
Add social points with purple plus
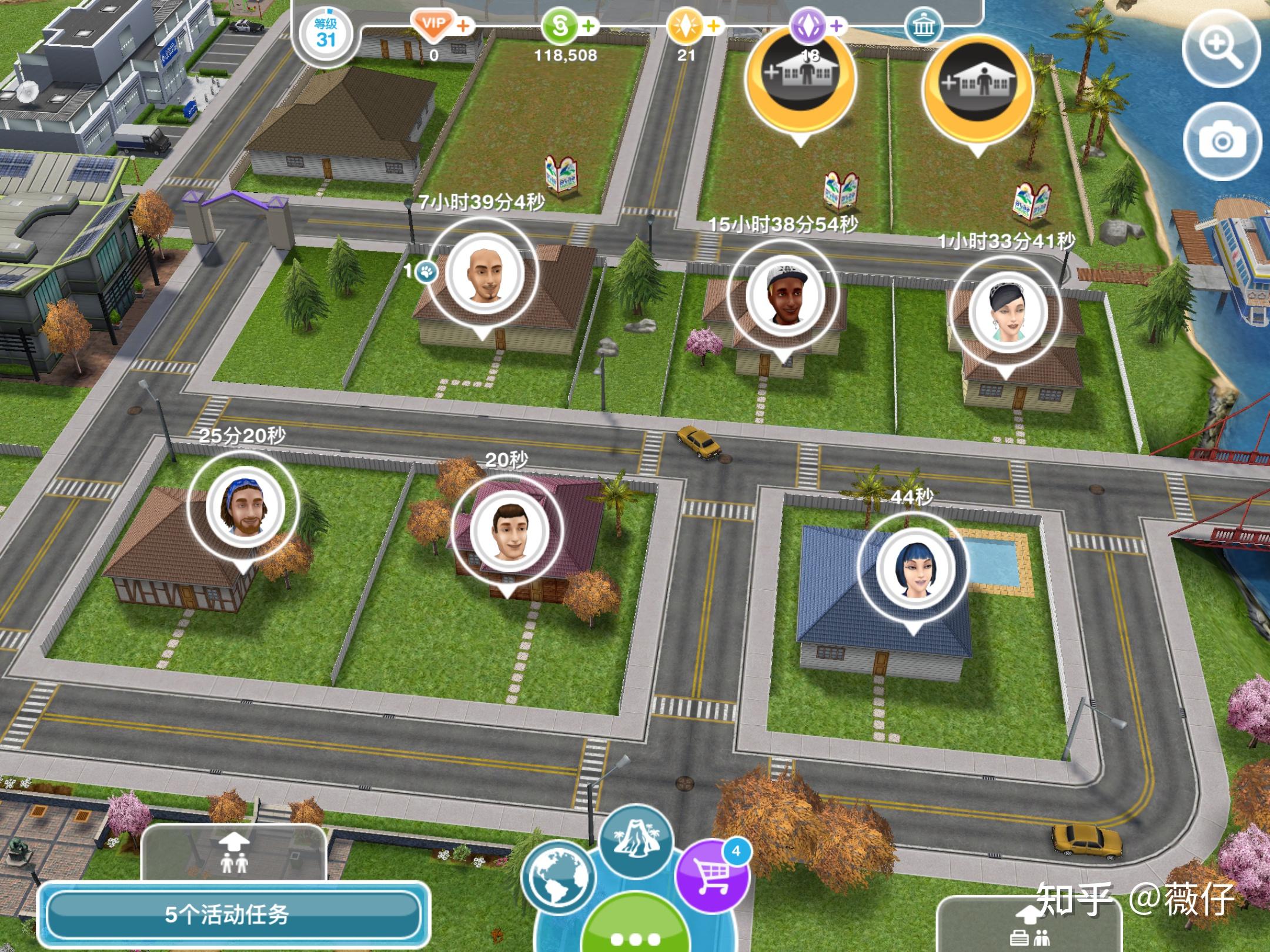tap(837, 26)
